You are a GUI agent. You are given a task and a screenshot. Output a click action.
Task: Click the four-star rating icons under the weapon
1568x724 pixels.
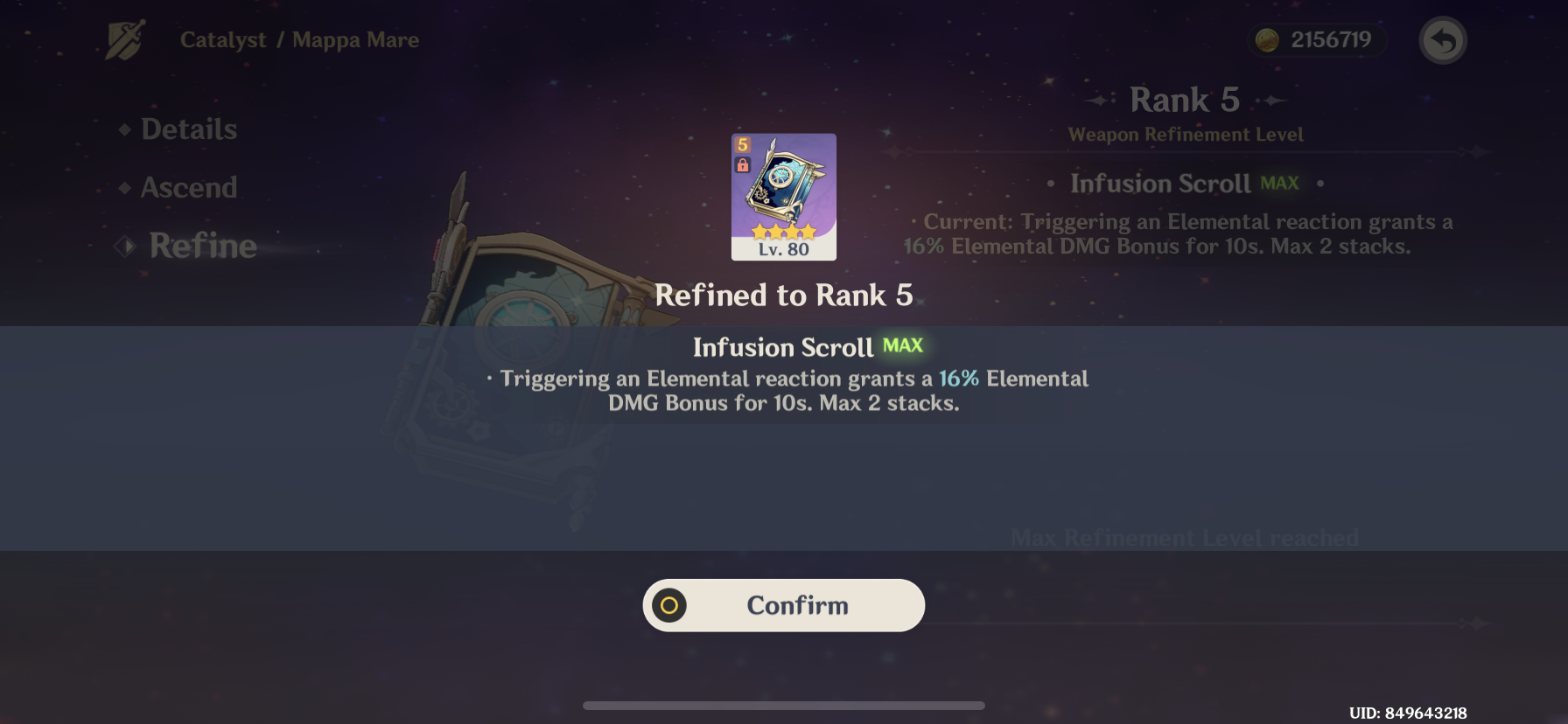tap(783, 231)
